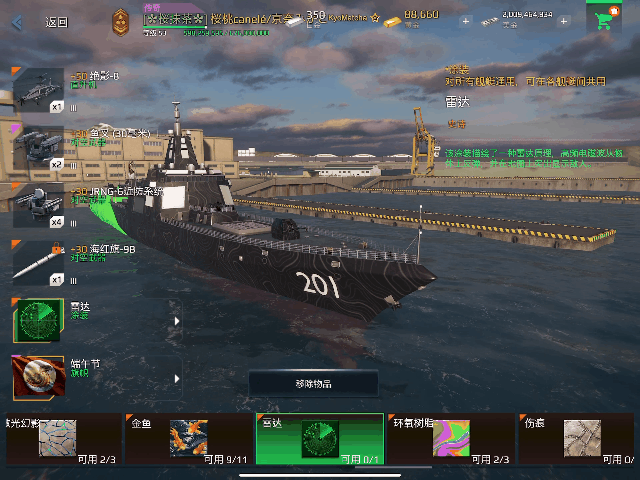Choose the 金鱼 goldfish camouflage

click(186, 439)
